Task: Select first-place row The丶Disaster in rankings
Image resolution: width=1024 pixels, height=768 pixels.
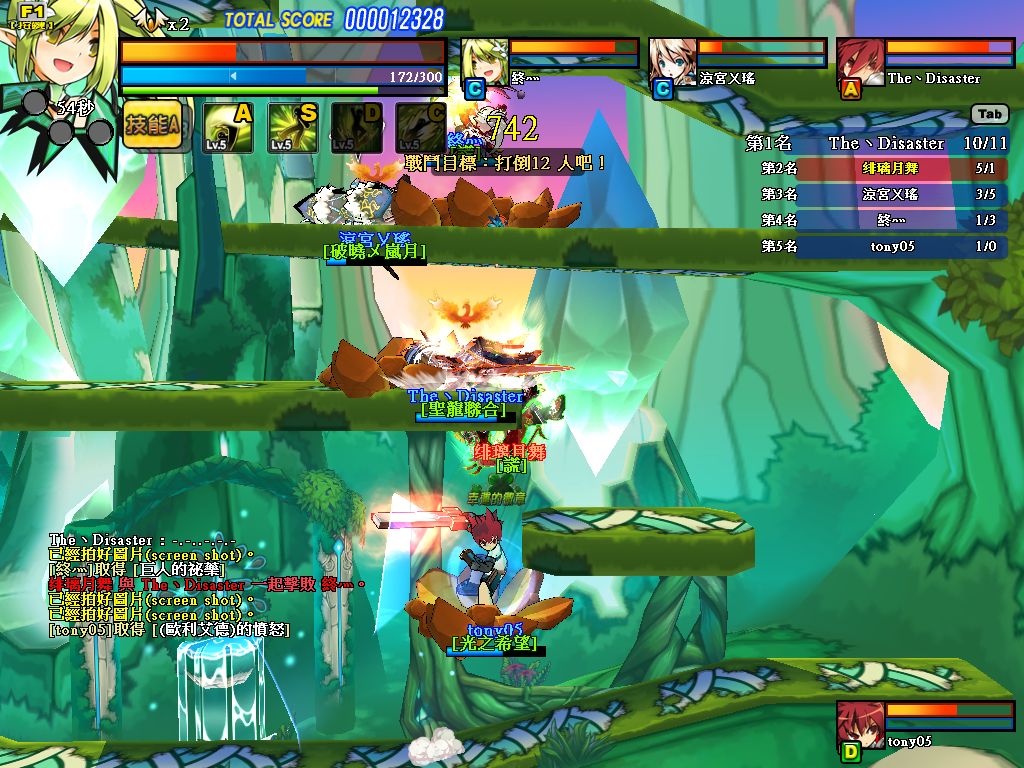Action: pos(878,143)
